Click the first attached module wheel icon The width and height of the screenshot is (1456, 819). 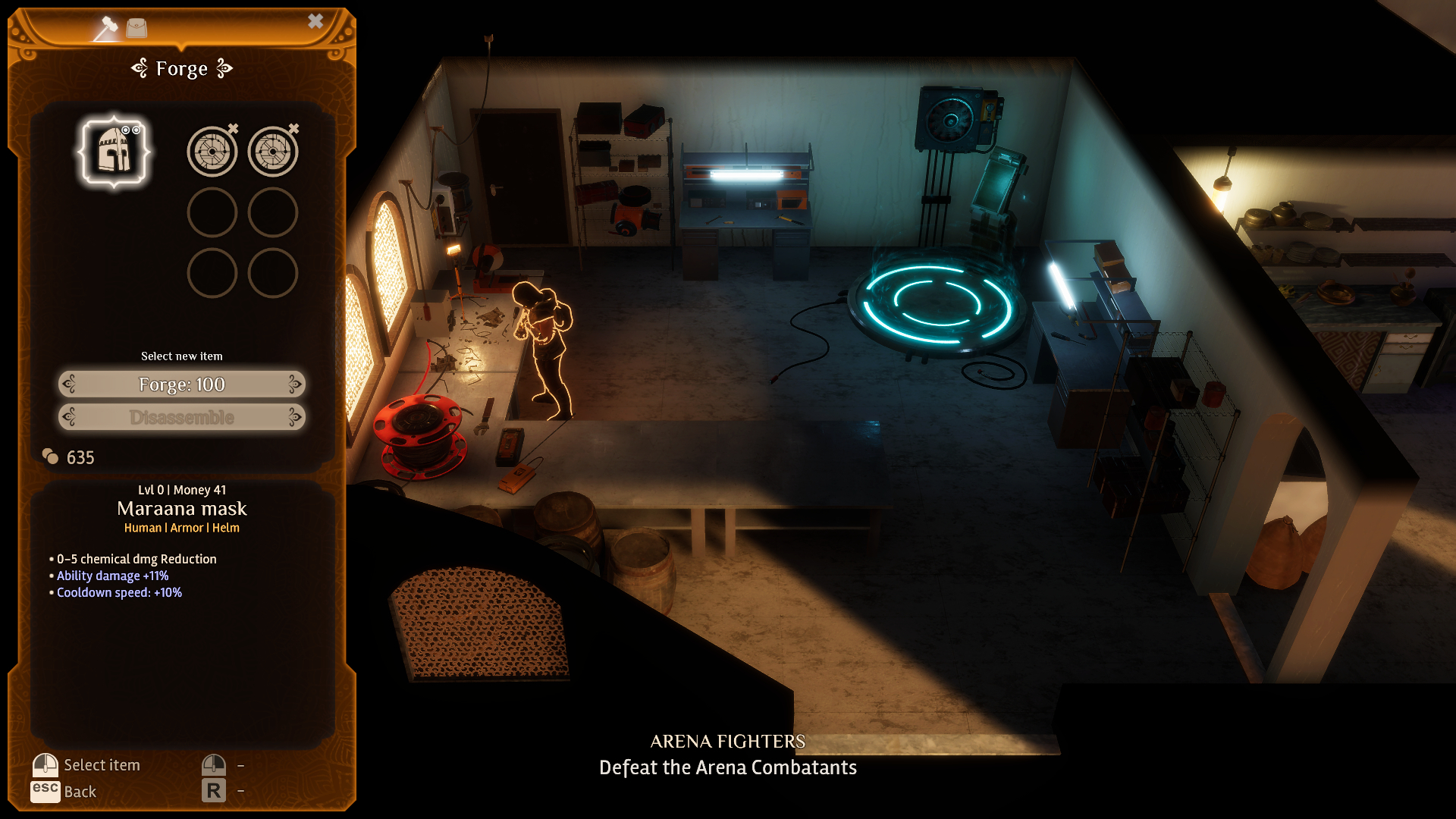(213, 151)
